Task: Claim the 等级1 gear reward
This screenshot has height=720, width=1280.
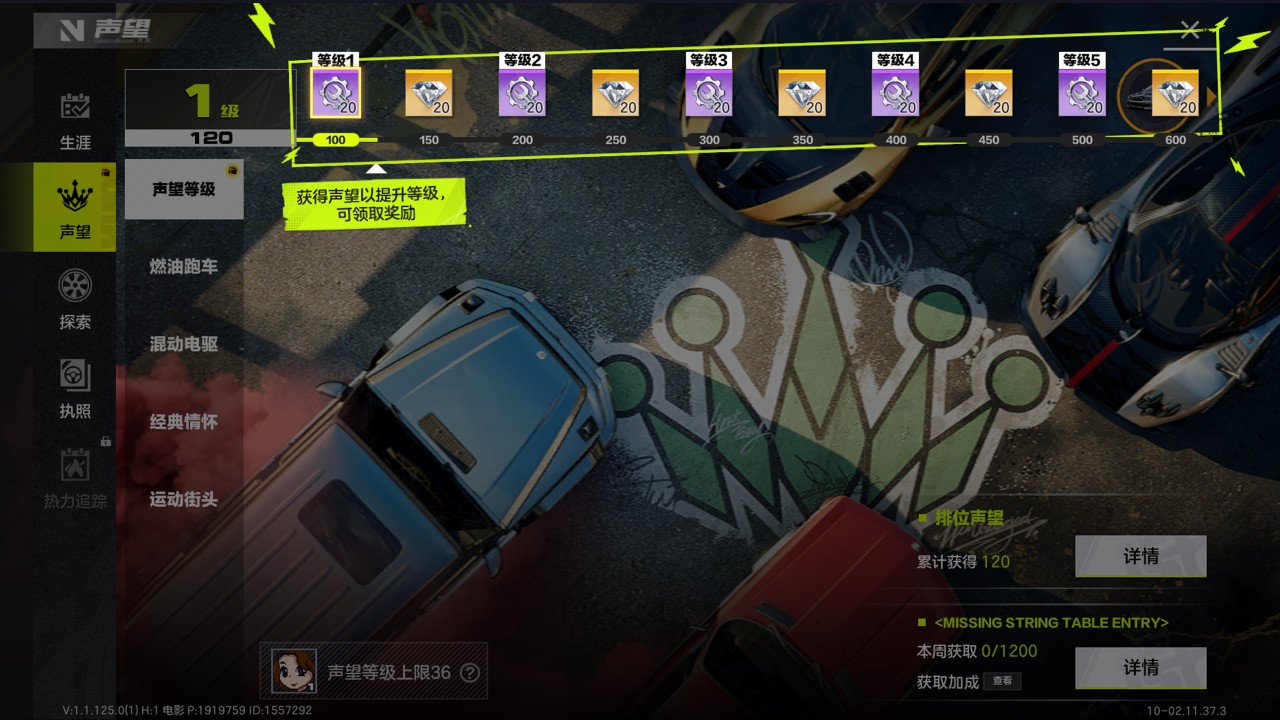Action: click(336, 93)
